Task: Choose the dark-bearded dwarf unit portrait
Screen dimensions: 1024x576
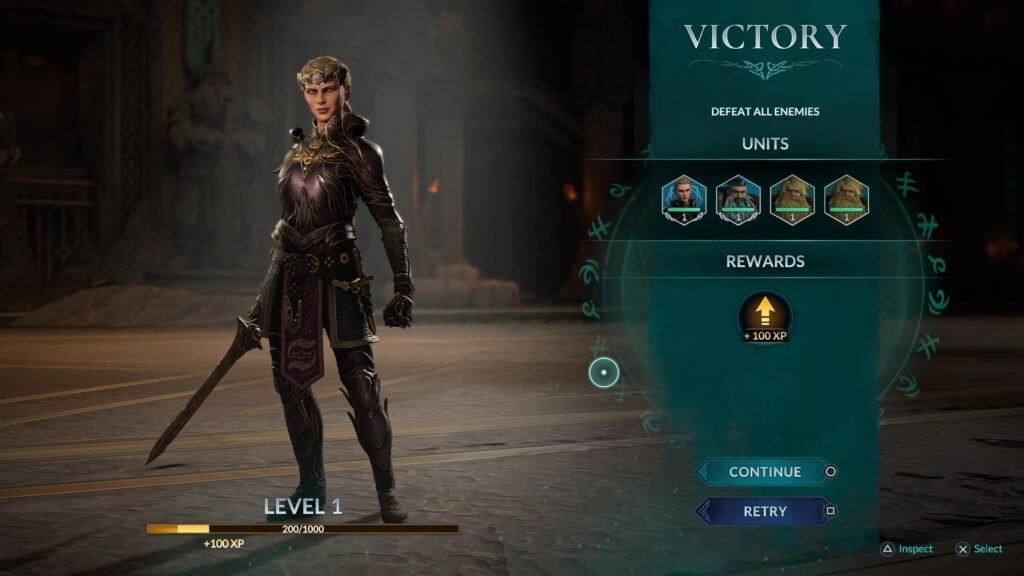Action: click(738, 199)
